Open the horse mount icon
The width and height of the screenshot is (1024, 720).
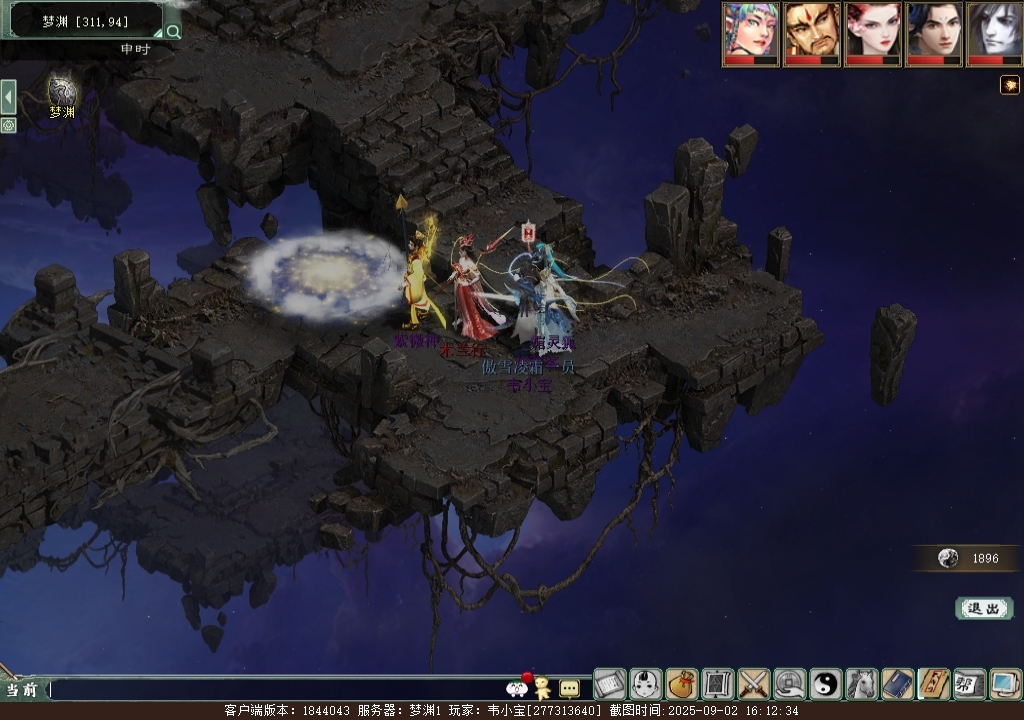[x=862, y=684]
